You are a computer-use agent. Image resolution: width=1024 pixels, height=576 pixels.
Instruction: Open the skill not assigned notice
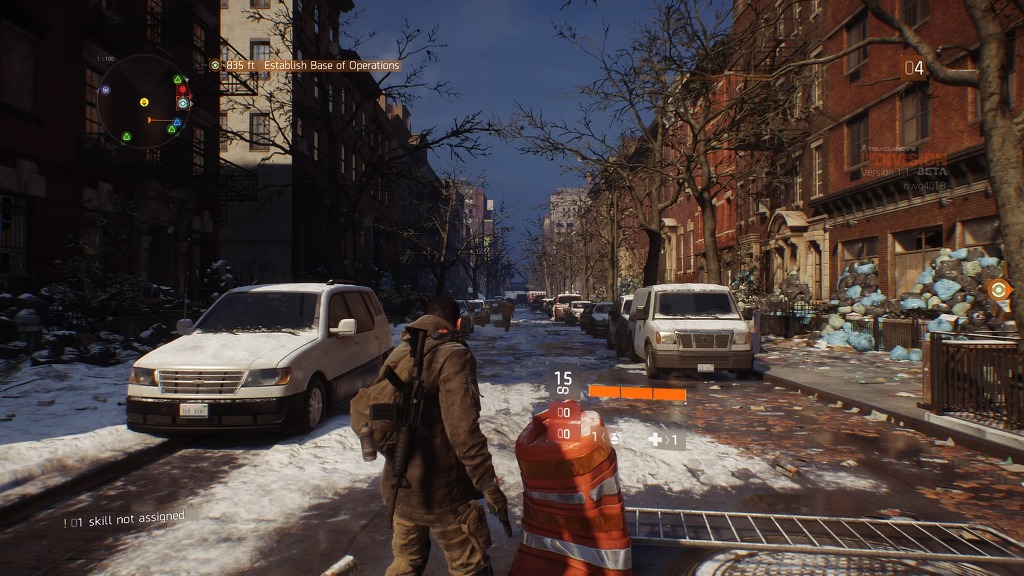click(x=124, y=517)
